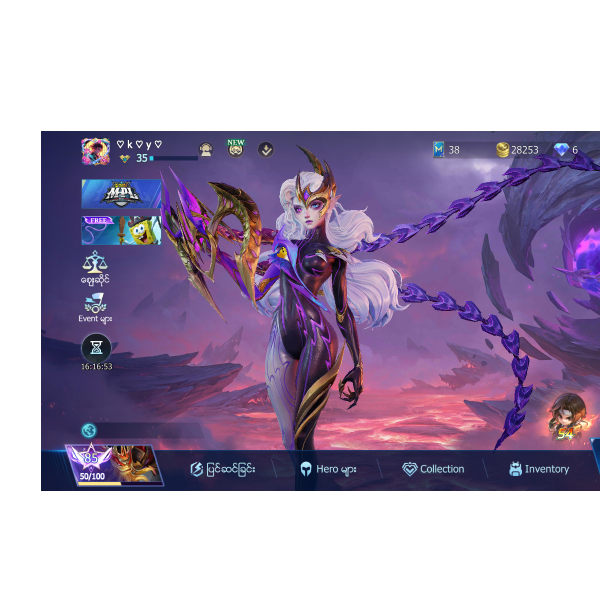Image resolution: width=600 pixels, height=600 pixels.
Task: Open the player profile avatar
Action: click(x=96, y=150)
